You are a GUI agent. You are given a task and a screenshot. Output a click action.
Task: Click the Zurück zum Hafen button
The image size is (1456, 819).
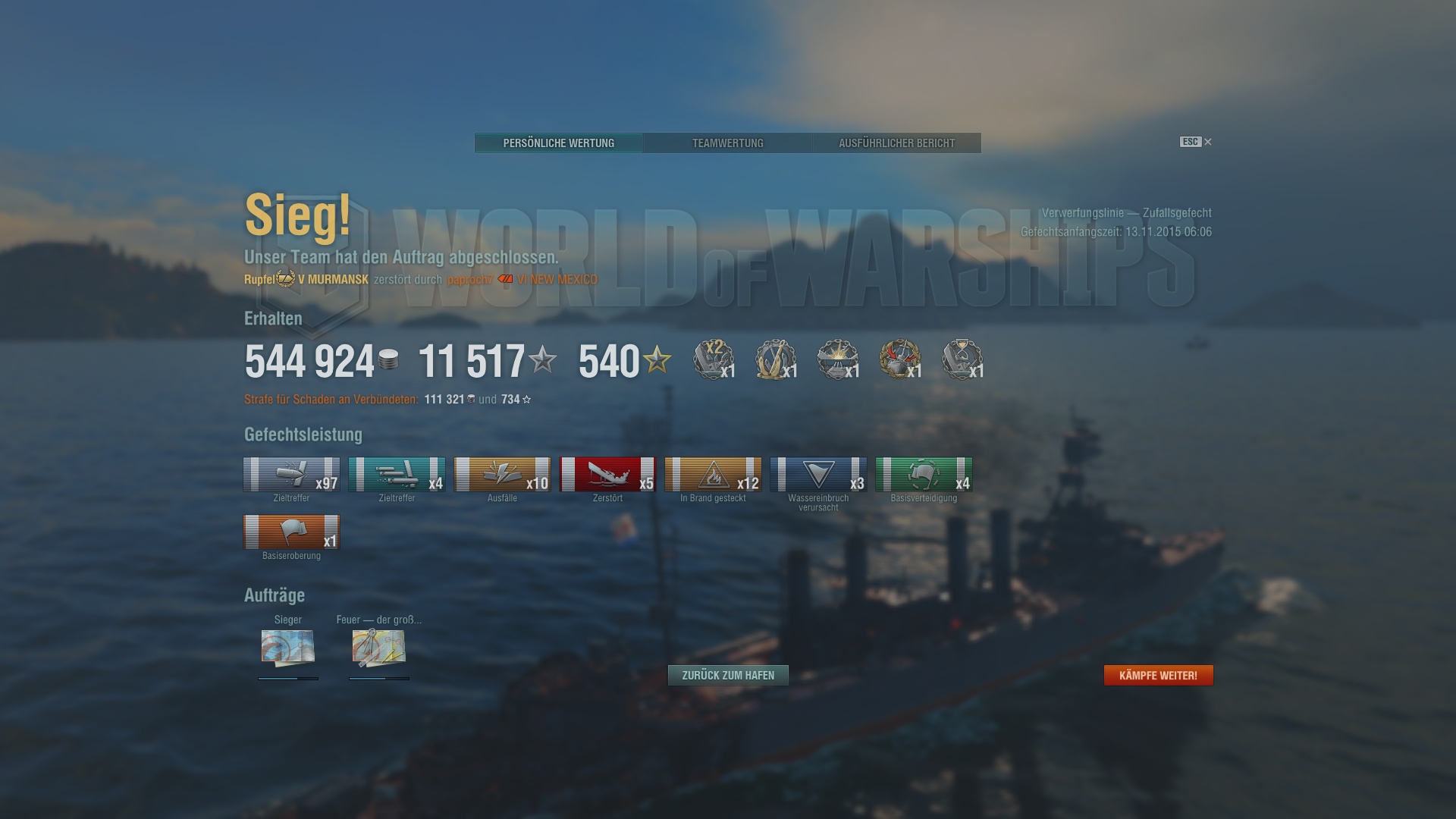(727, 674)
